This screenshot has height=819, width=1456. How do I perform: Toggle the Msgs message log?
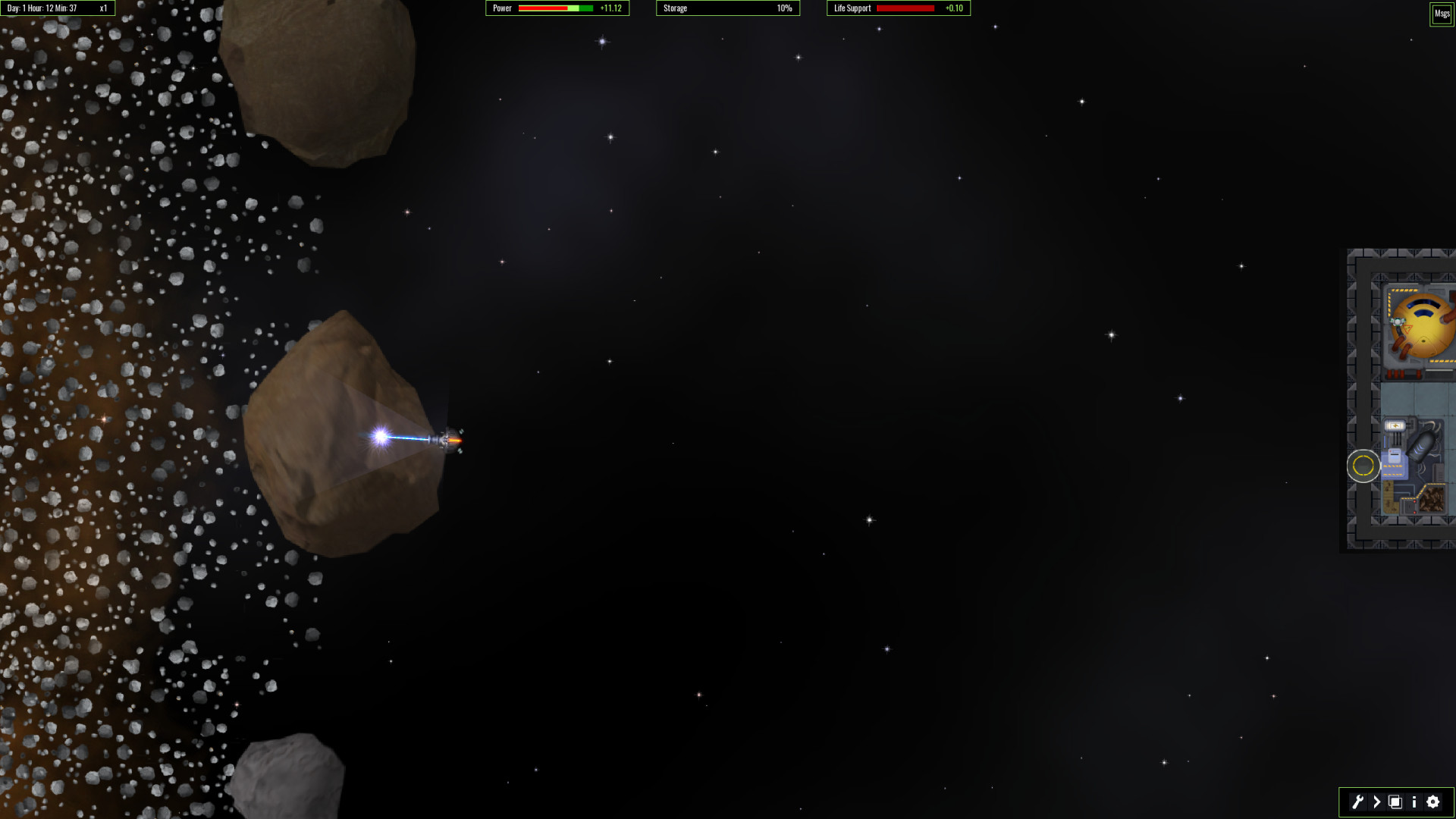pos(1442,13)
